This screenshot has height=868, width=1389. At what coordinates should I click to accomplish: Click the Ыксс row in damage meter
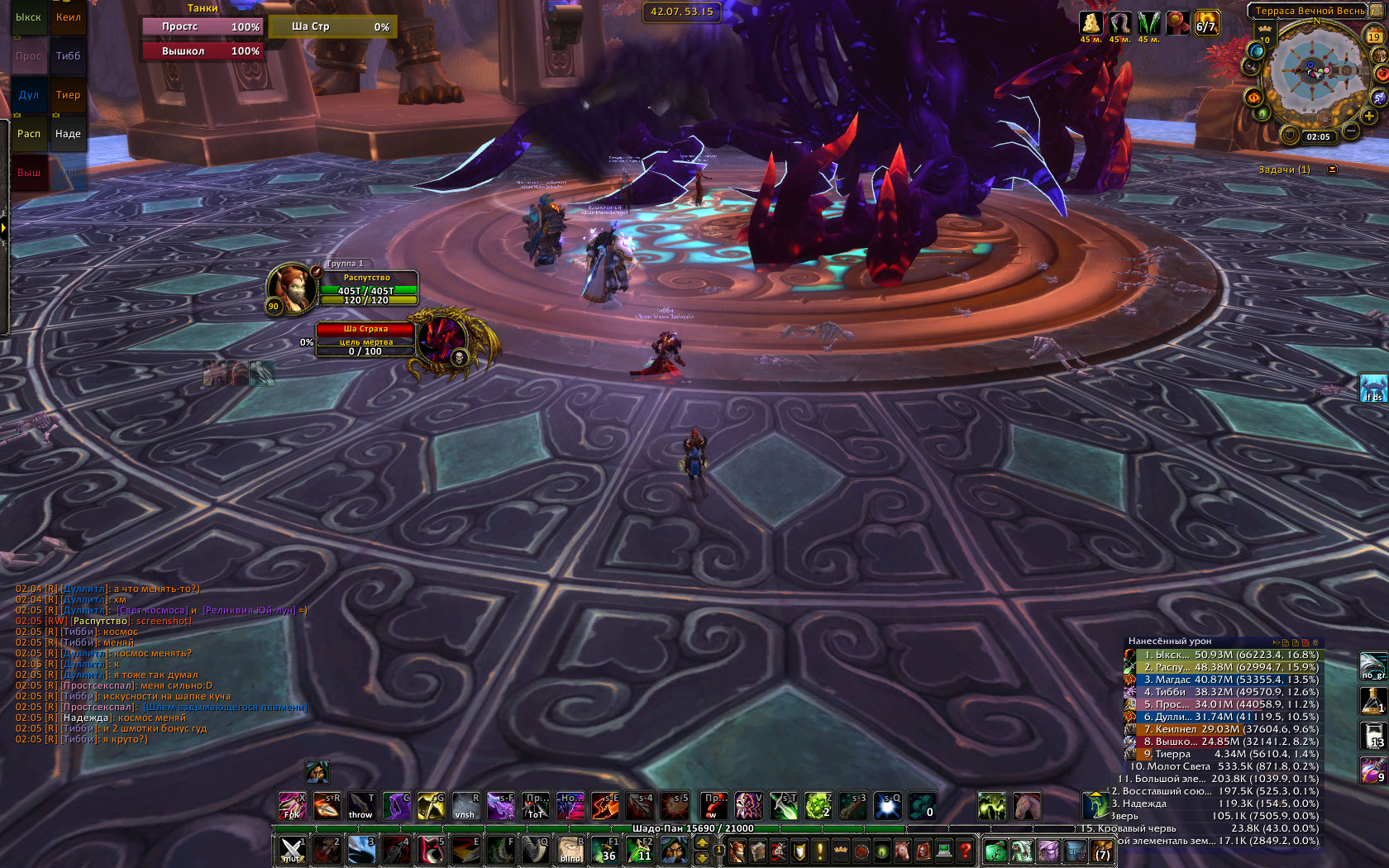[1224, 655]
